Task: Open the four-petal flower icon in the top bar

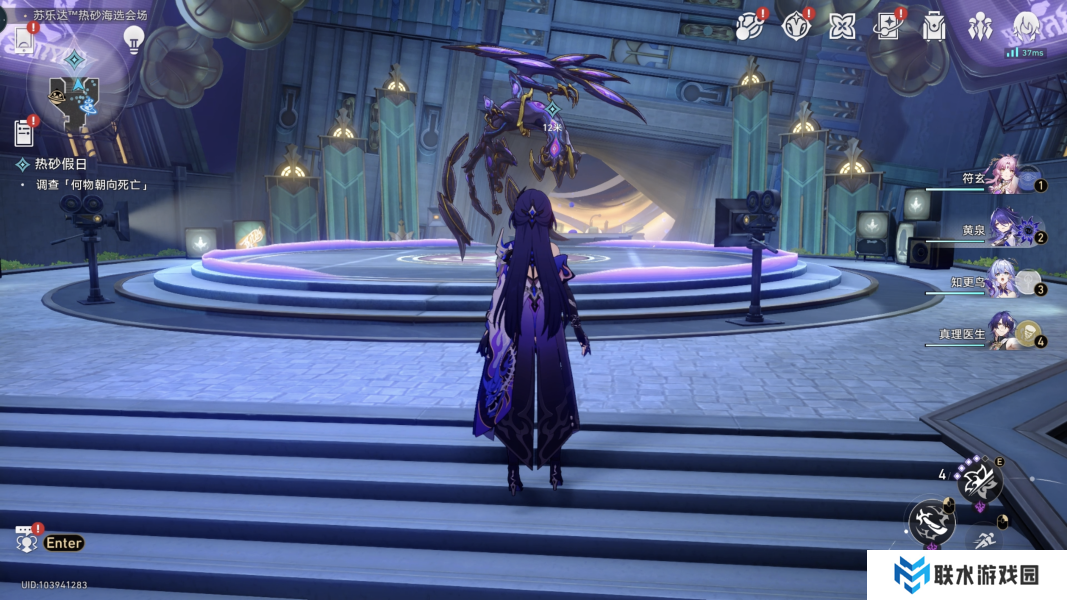Action: (x=842, y=26)
